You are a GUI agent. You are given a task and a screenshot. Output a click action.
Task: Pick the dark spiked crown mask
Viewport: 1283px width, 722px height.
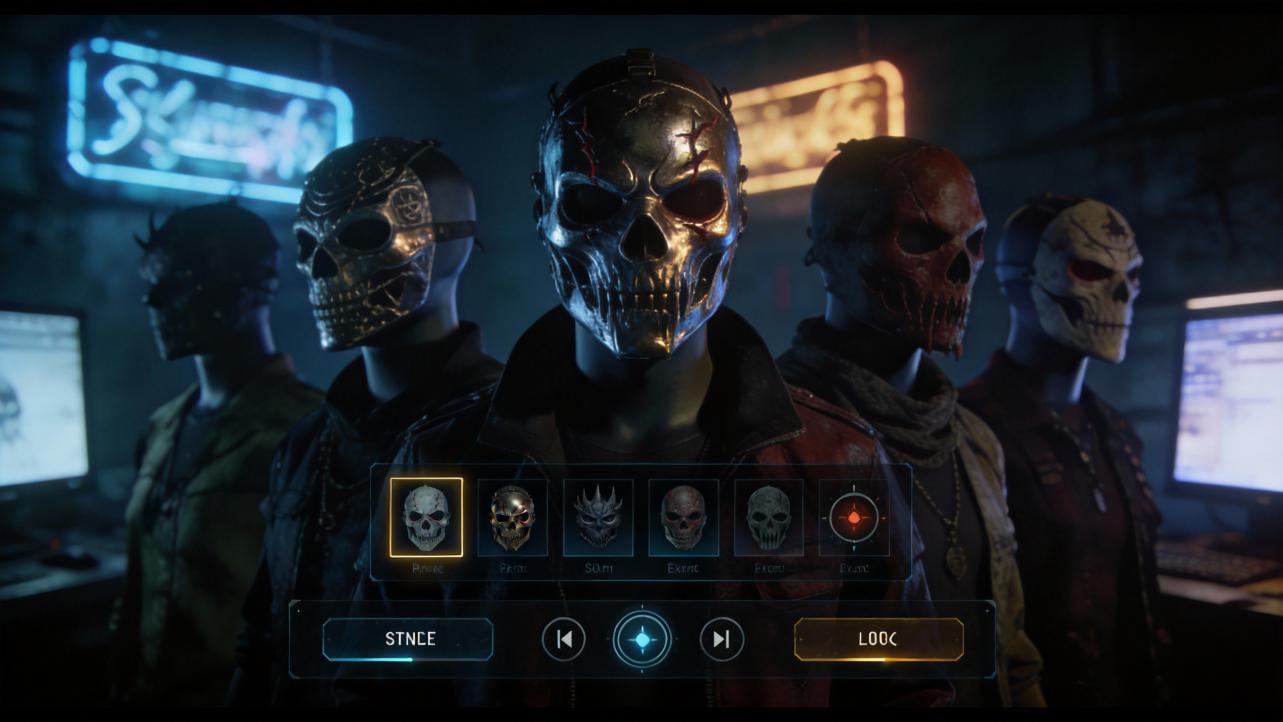pos(598,517)
